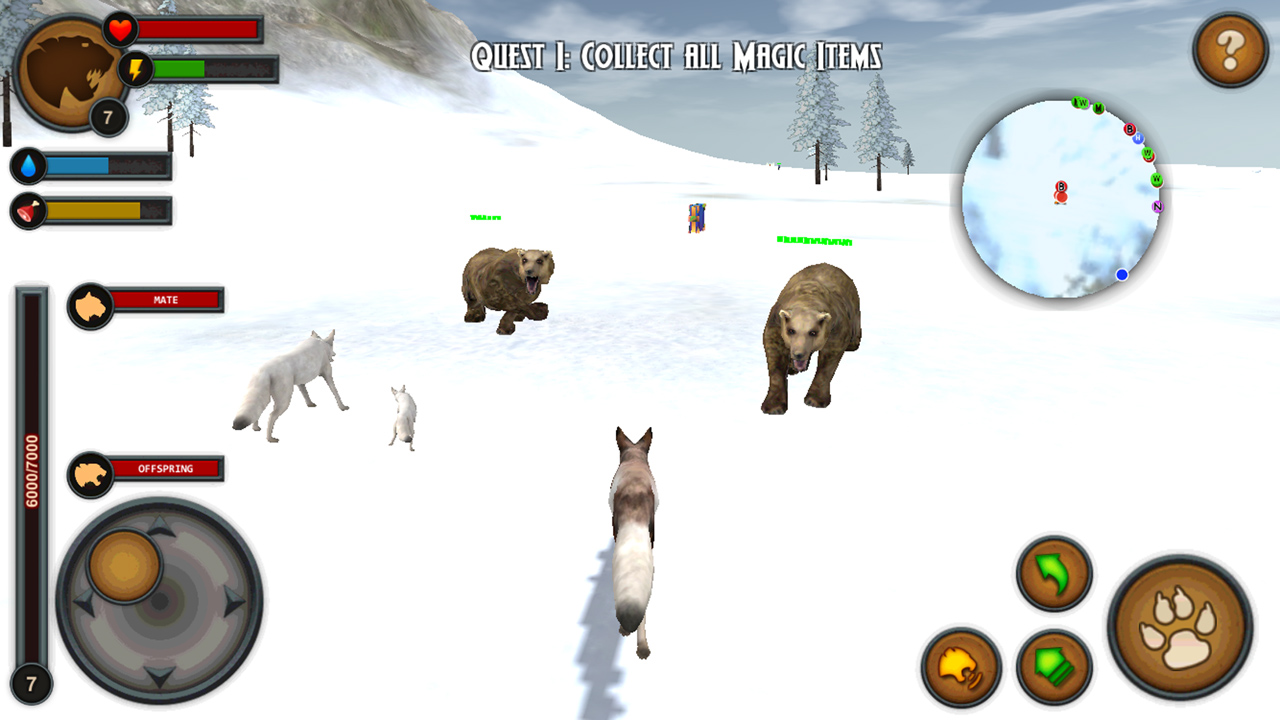Tap the cub icon beside OFFSPRING
This screenshot has width=1280, height=720.
pyautogui.click(x=88, y=470)
